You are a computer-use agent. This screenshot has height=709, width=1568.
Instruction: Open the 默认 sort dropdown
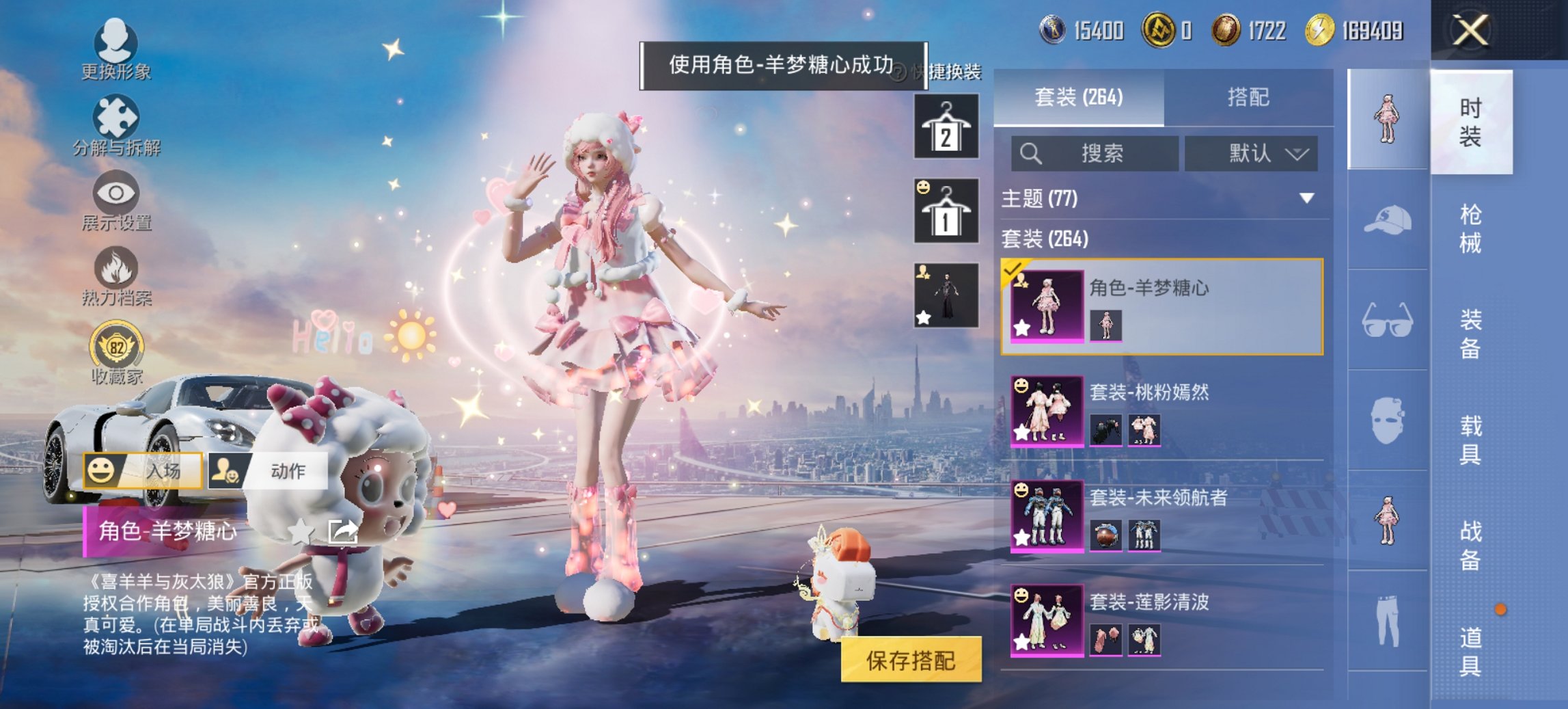[x=1252, y=153]
